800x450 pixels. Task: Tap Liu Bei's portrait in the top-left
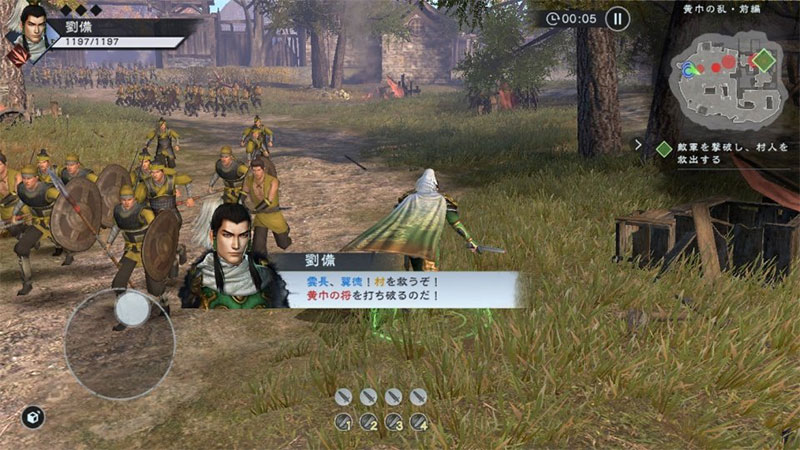tap(27, 28)
